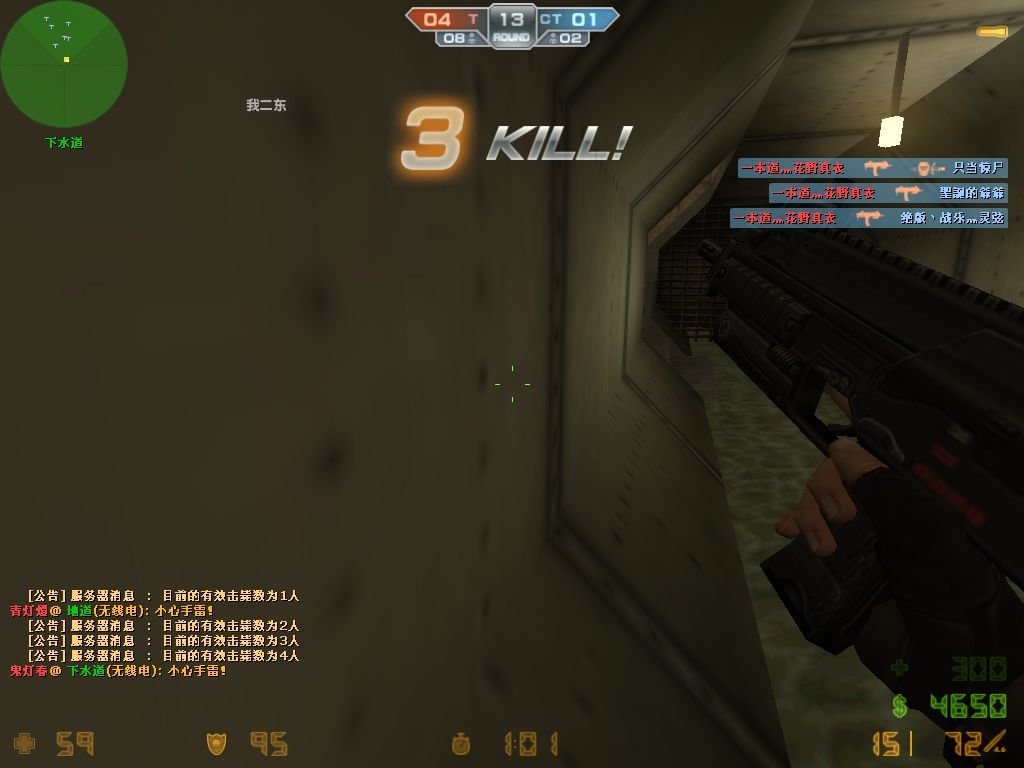Click the round timer stopwatch icon
Screen dimensions: 1024x768
(x=461, y=744)
